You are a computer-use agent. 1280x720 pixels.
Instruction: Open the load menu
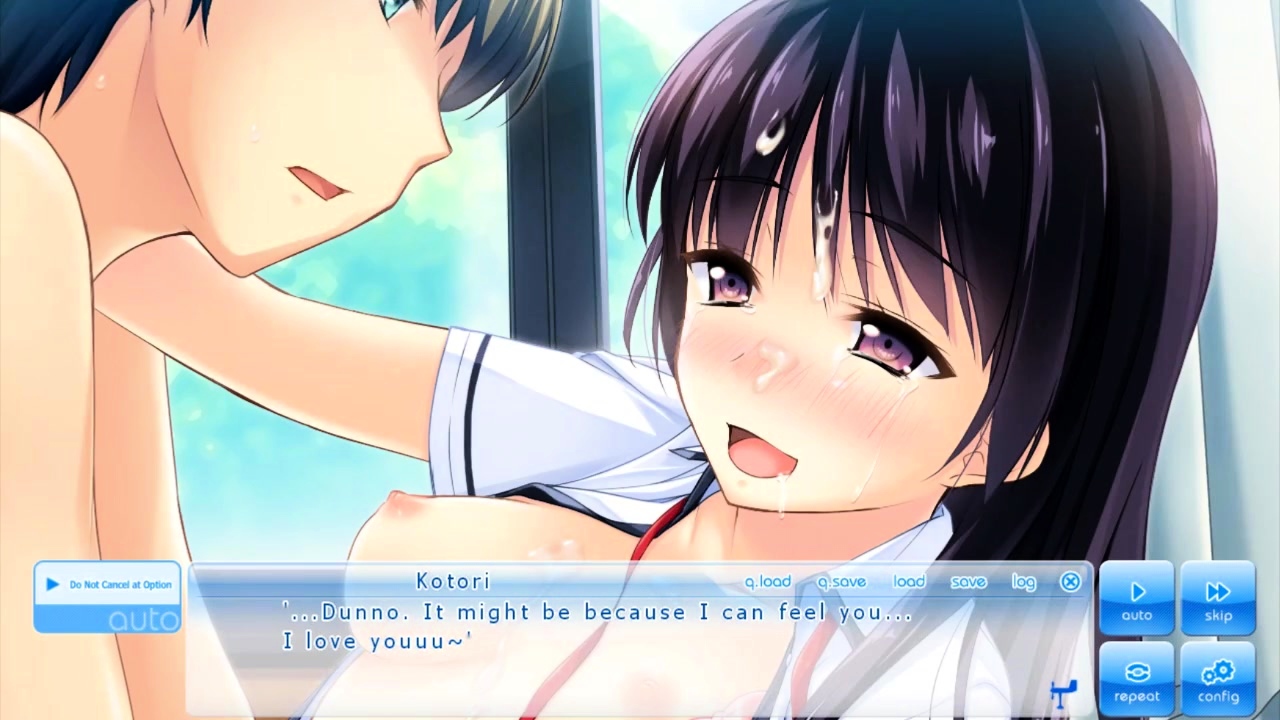point(909,582)
